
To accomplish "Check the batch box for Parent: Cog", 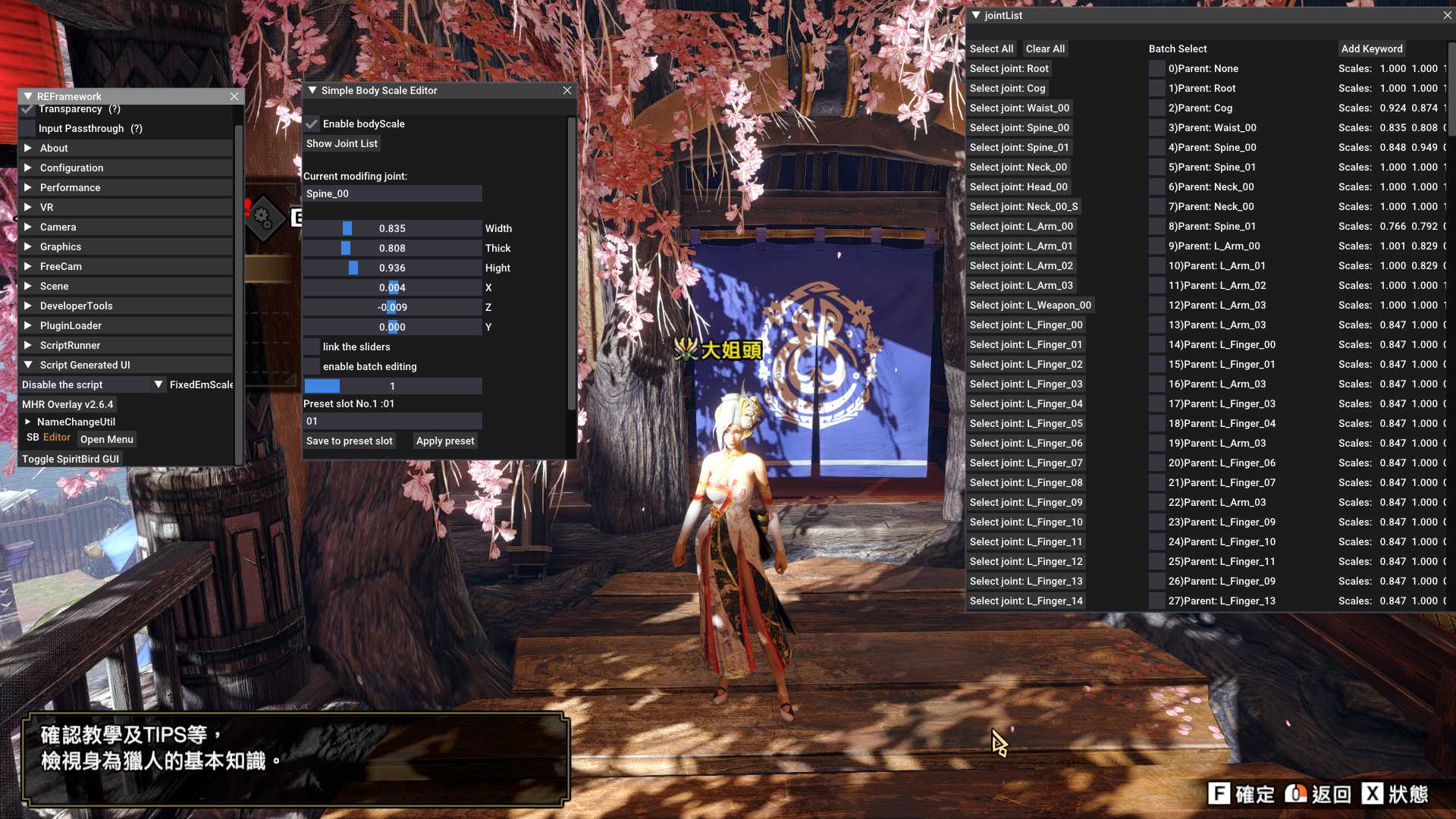I will click(1156, 108).
